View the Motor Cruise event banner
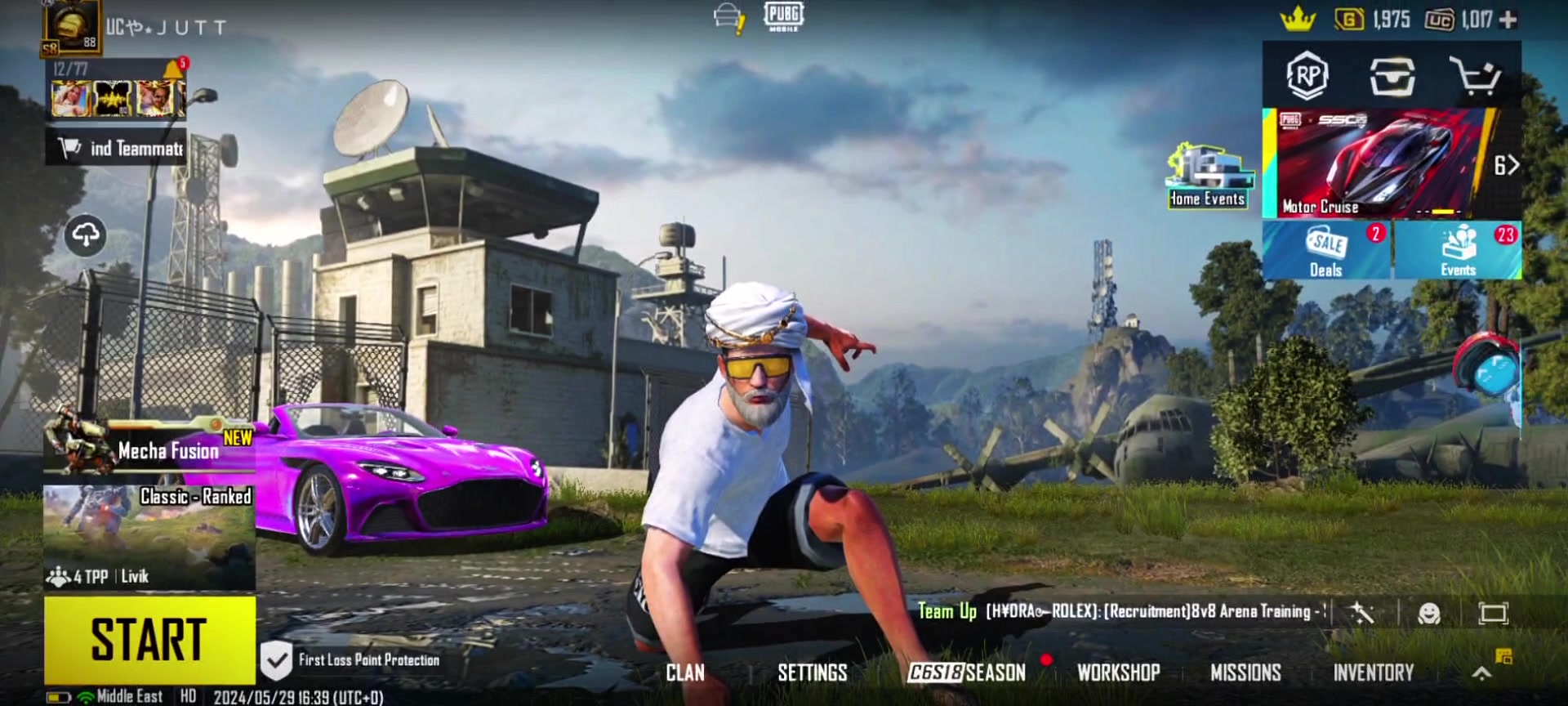Image resolution: width=1568 pixels, height=706 pixels. tap(1379, 163)
